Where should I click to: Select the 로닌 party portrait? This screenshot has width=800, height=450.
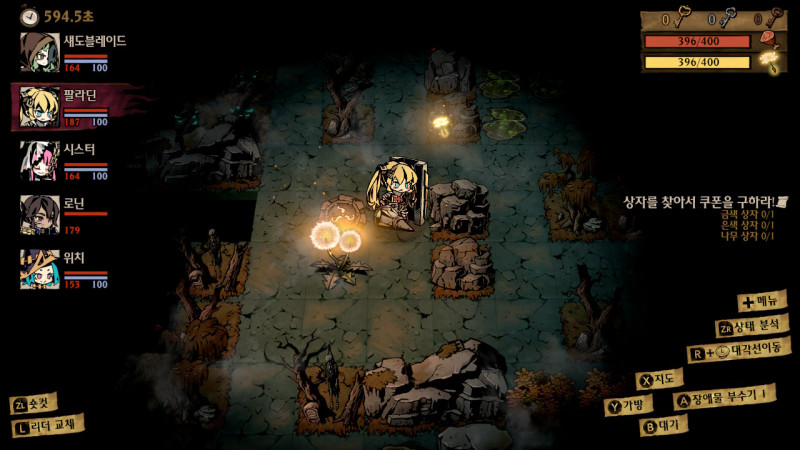click(x=38, y=215)
